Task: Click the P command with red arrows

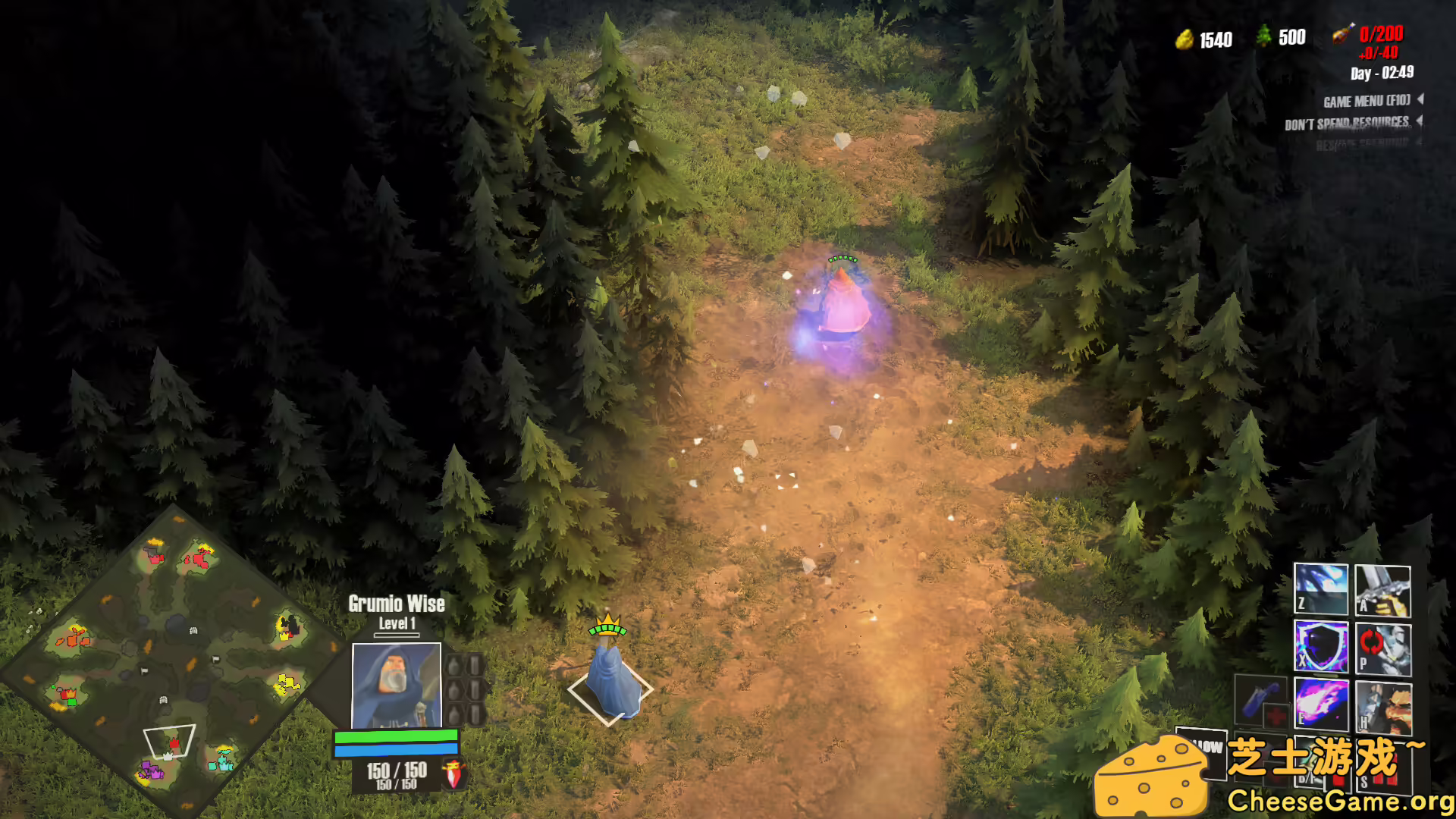Action: pyautogui.click(x=1382, y=649)
